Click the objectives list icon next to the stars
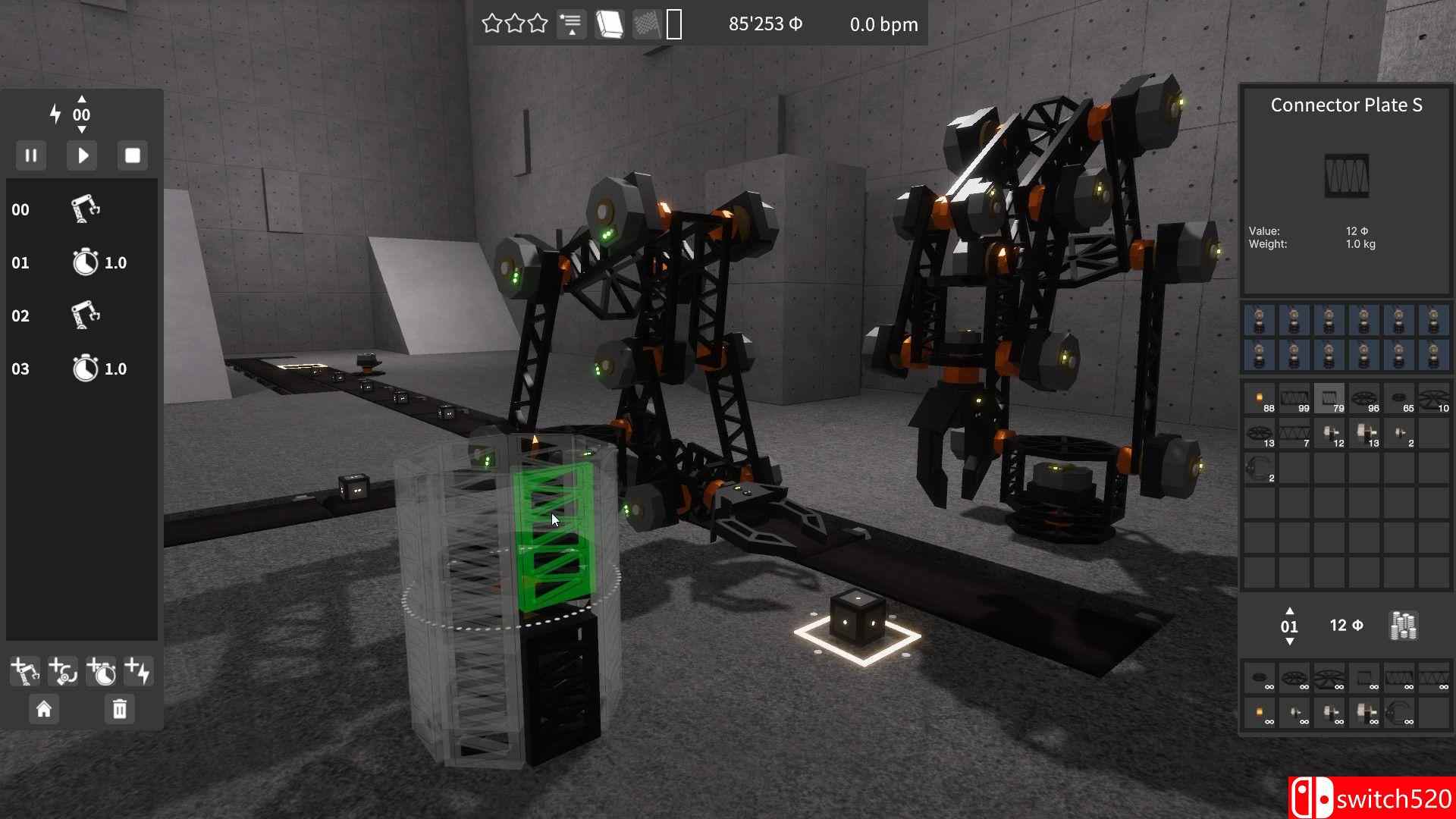 pyautogui.click(x=571, y=23)
